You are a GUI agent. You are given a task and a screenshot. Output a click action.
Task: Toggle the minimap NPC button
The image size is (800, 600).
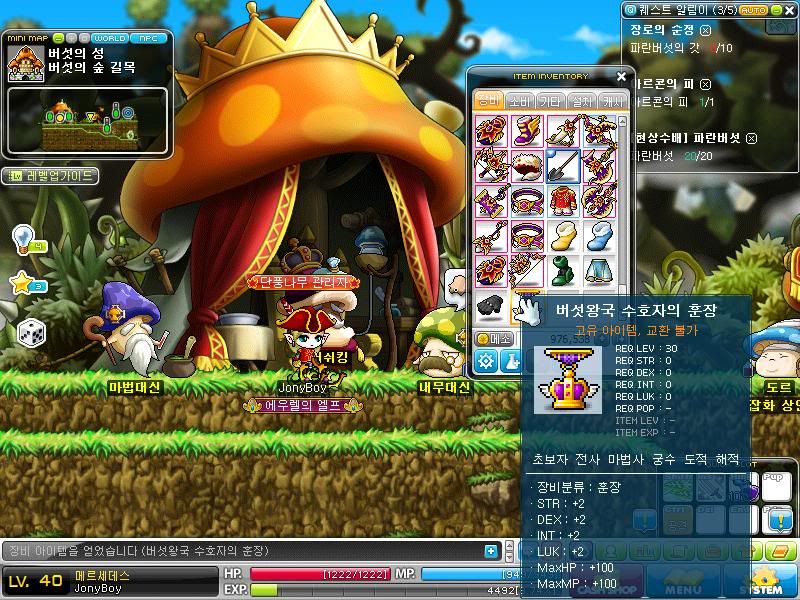pyautogui.click(x=148, y=38)
